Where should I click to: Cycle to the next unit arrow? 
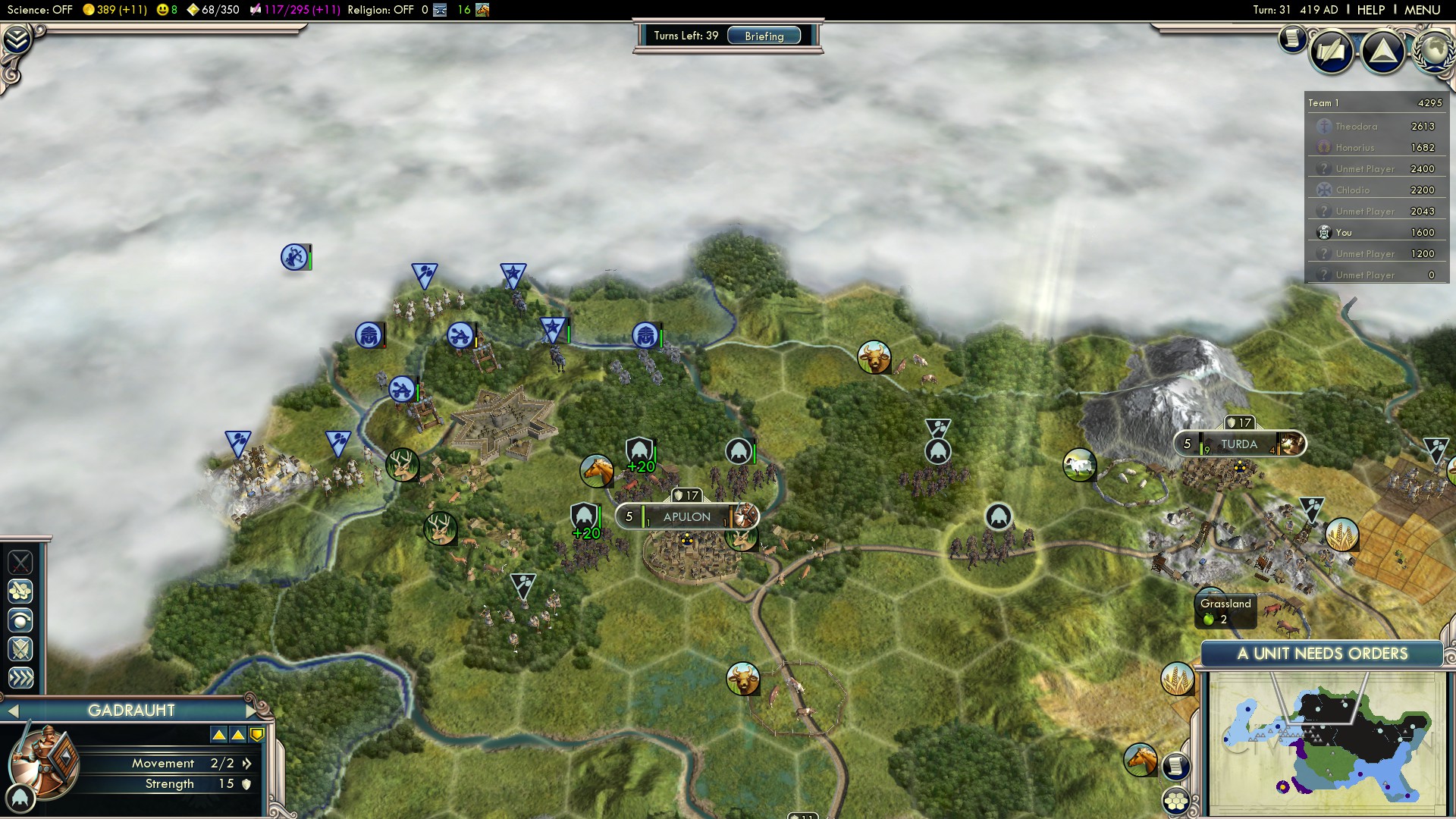pos(252,711)
